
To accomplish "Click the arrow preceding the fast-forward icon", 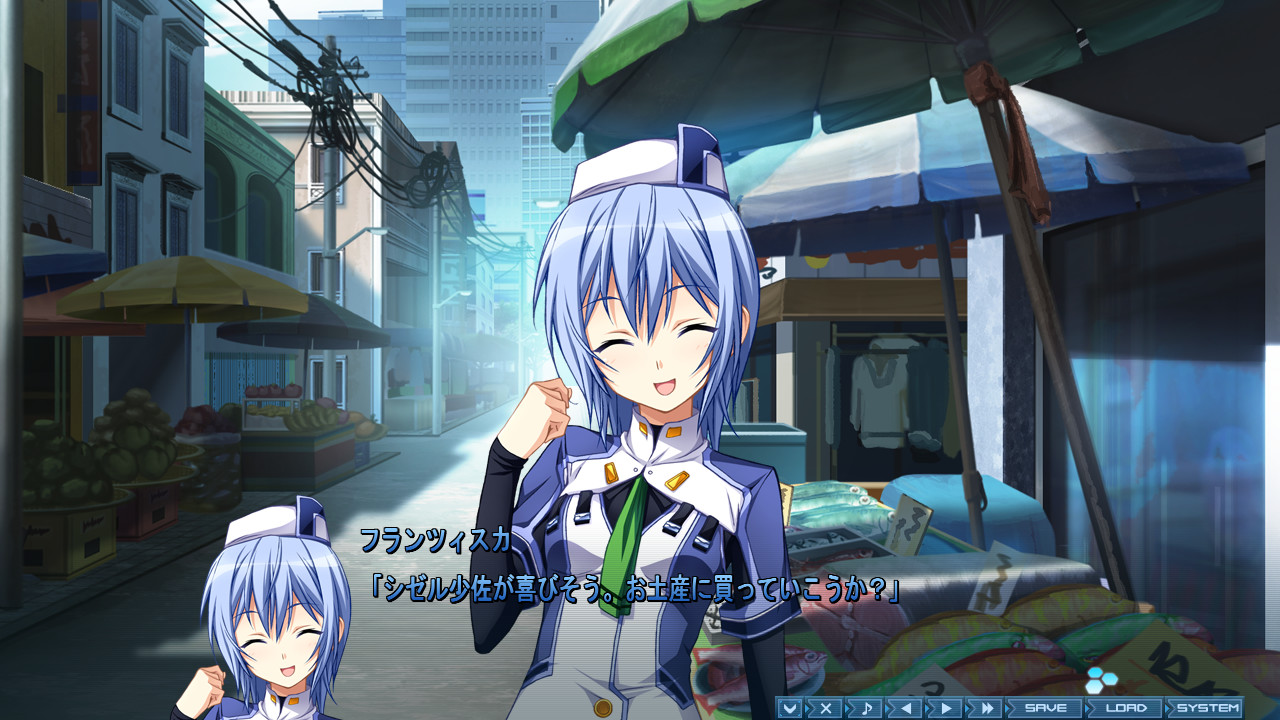I will click(967, 707).
